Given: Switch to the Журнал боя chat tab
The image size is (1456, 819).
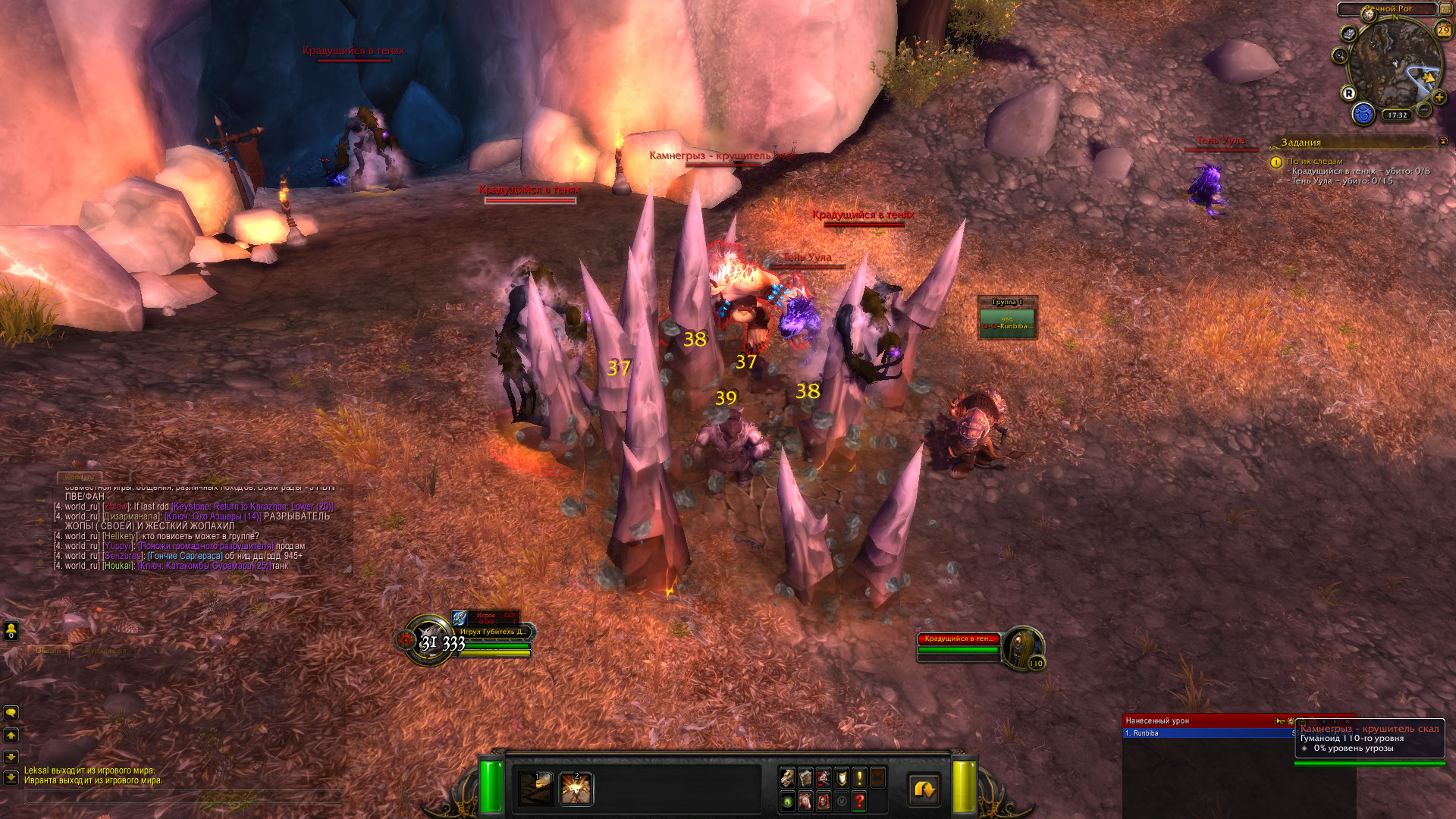Looking at the screenshot, I should pos(106,651).
